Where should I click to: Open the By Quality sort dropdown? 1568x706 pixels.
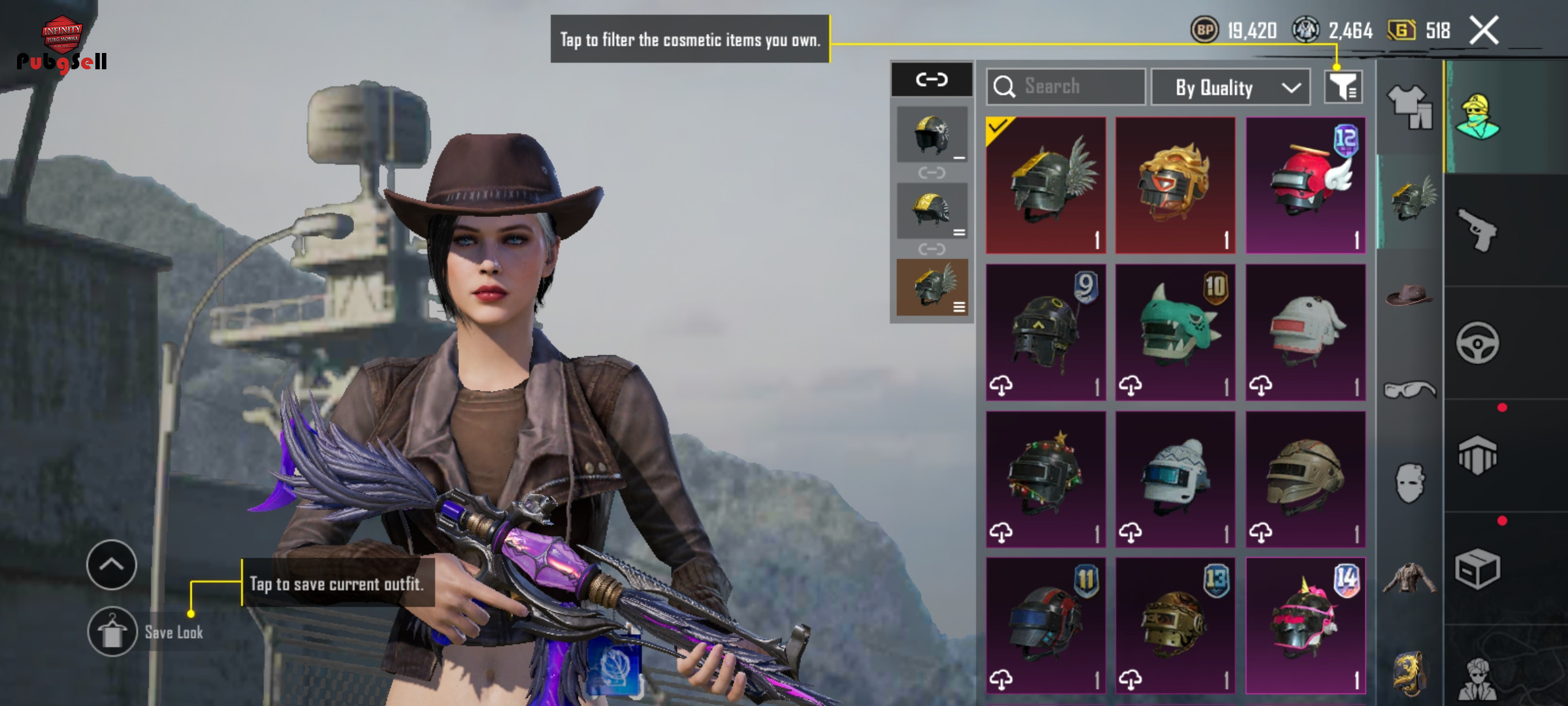click(x=1230, y=87)
